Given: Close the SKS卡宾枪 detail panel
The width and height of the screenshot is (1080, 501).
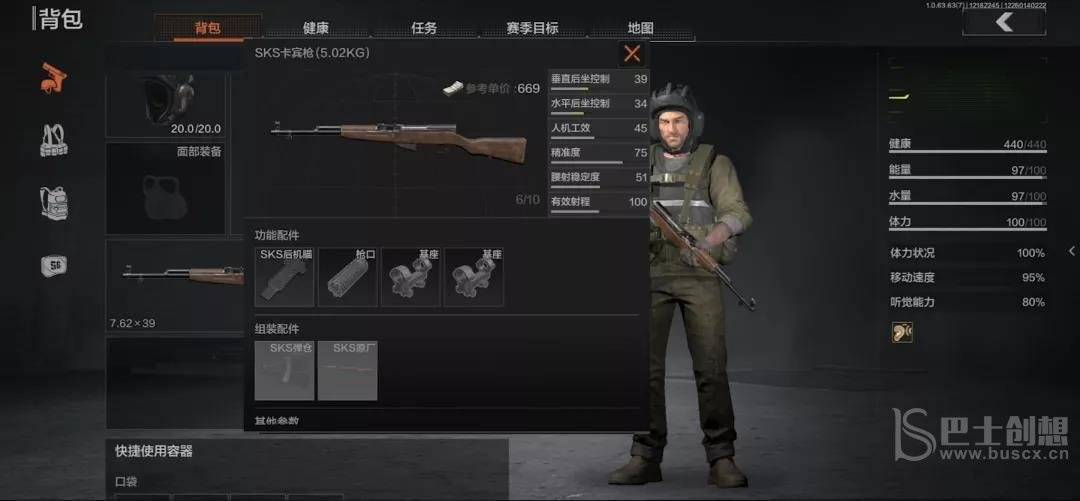Looking at the screenshot, I should coord(631,54).
